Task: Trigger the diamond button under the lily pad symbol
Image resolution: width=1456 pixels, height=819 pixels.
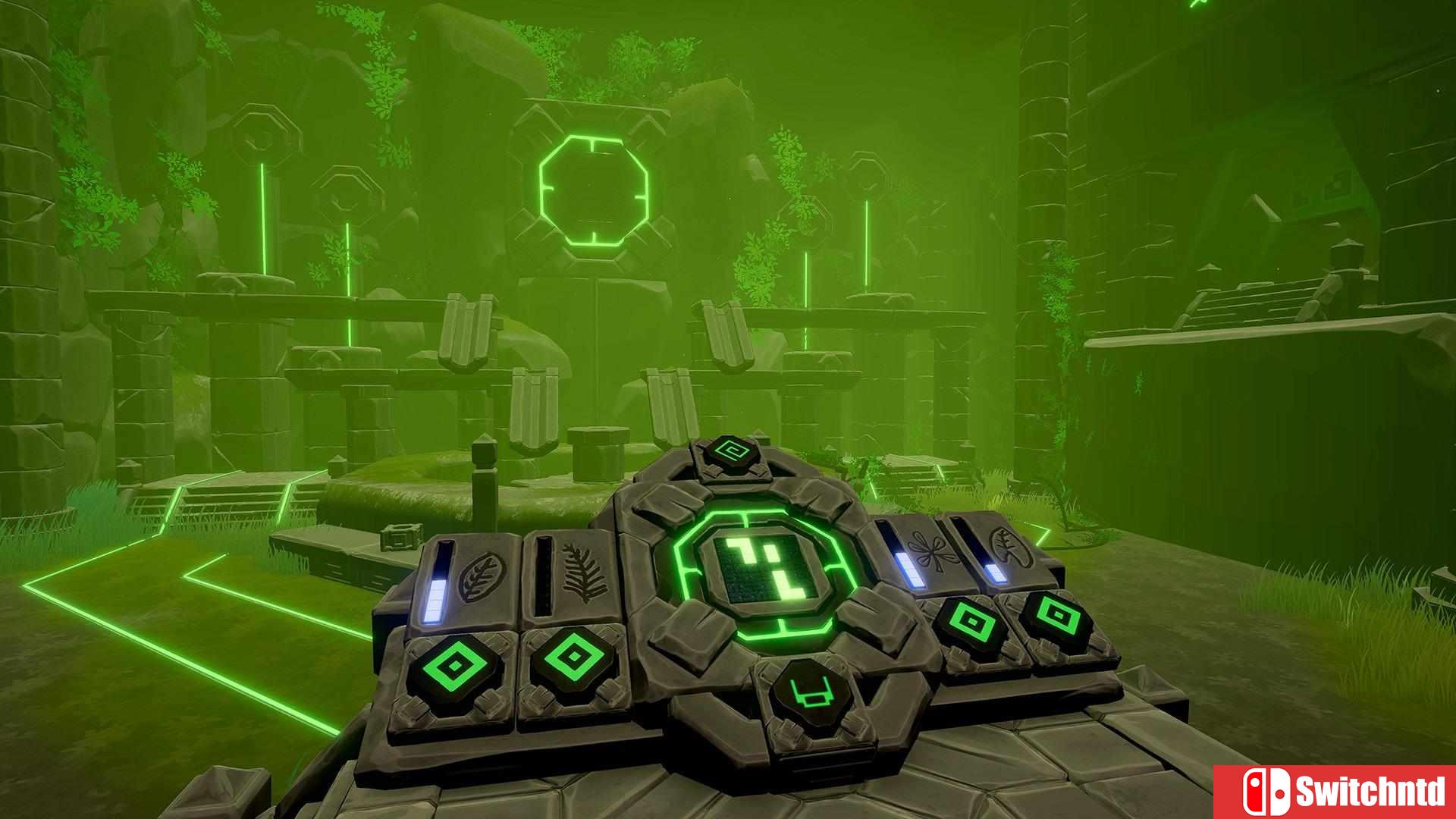Action: coord(1053,611)
